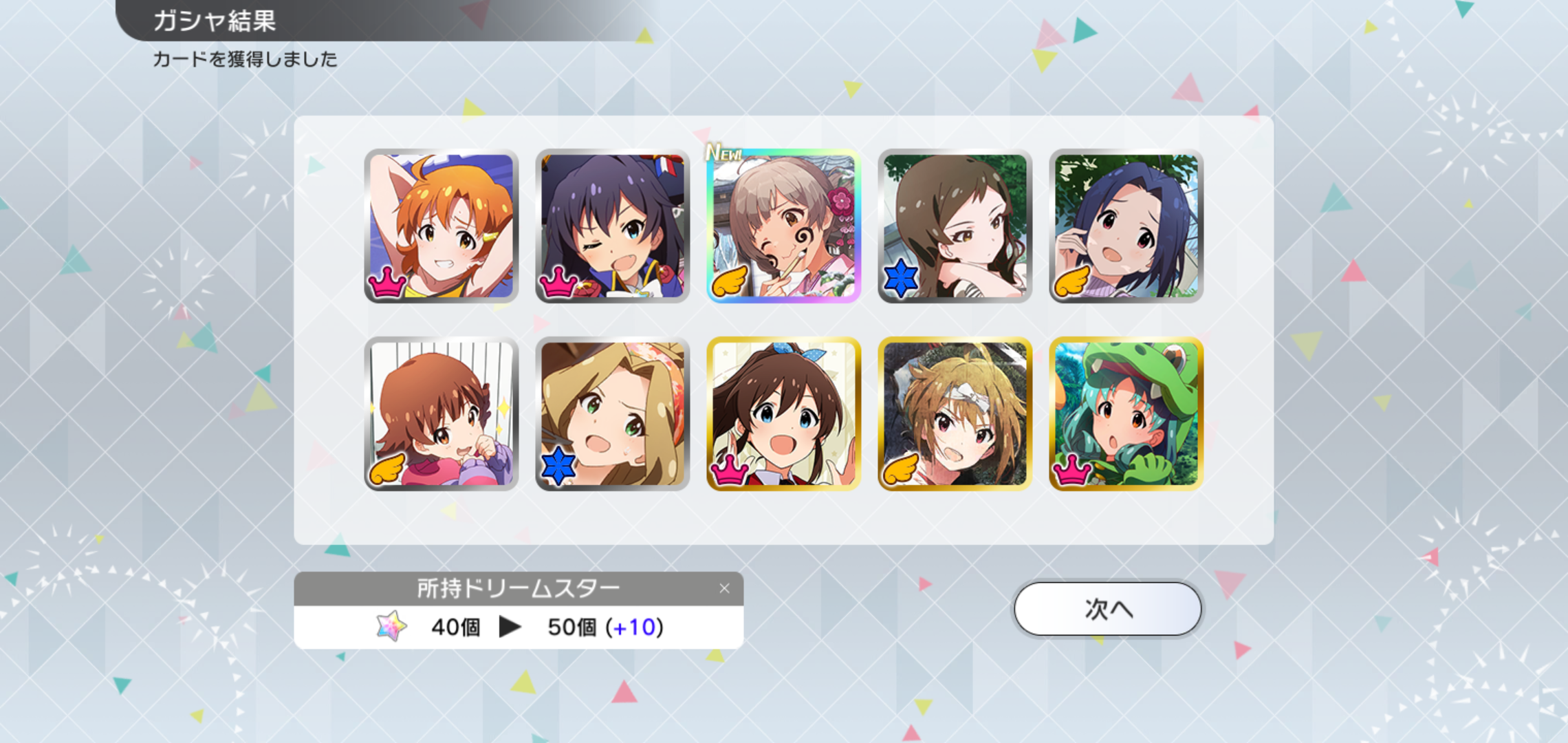Select the long brown-haired girl card
Viewport: 1568px width, 743px height.
(955, 226)
